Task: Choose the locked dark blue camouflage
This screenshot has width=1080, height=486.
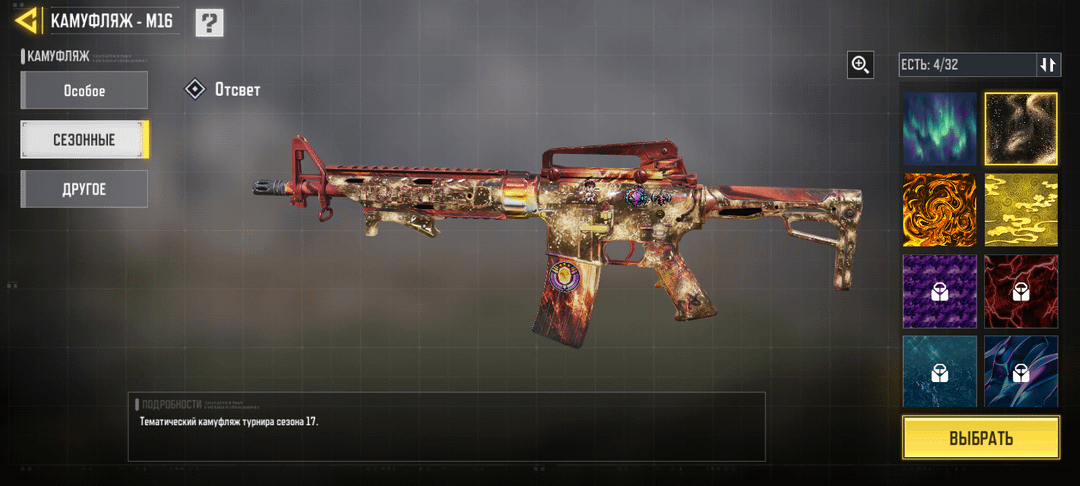Action: coord(1021,370)
